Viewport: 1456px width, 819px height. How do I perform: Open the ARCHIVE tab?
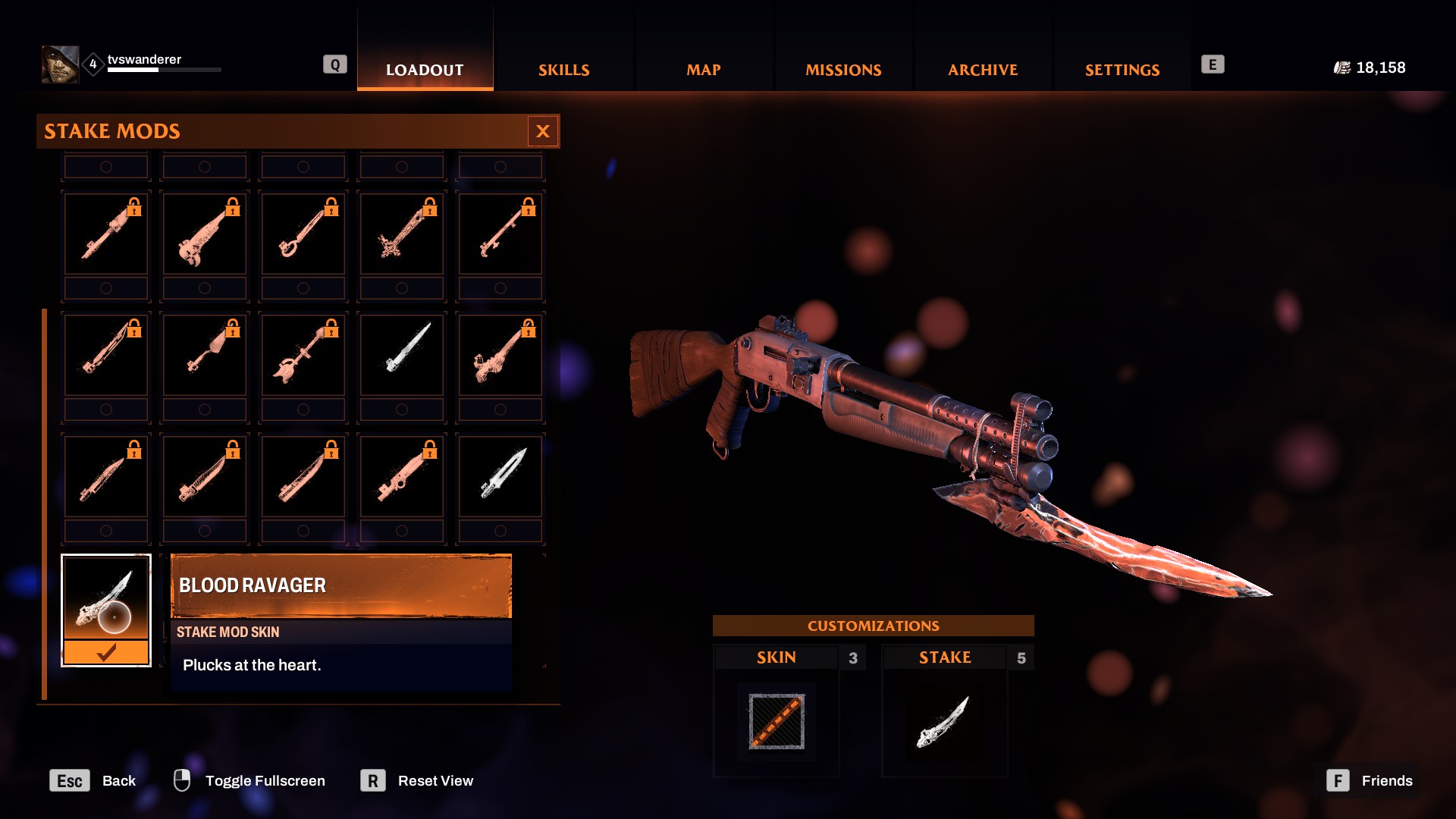(981, 70)
